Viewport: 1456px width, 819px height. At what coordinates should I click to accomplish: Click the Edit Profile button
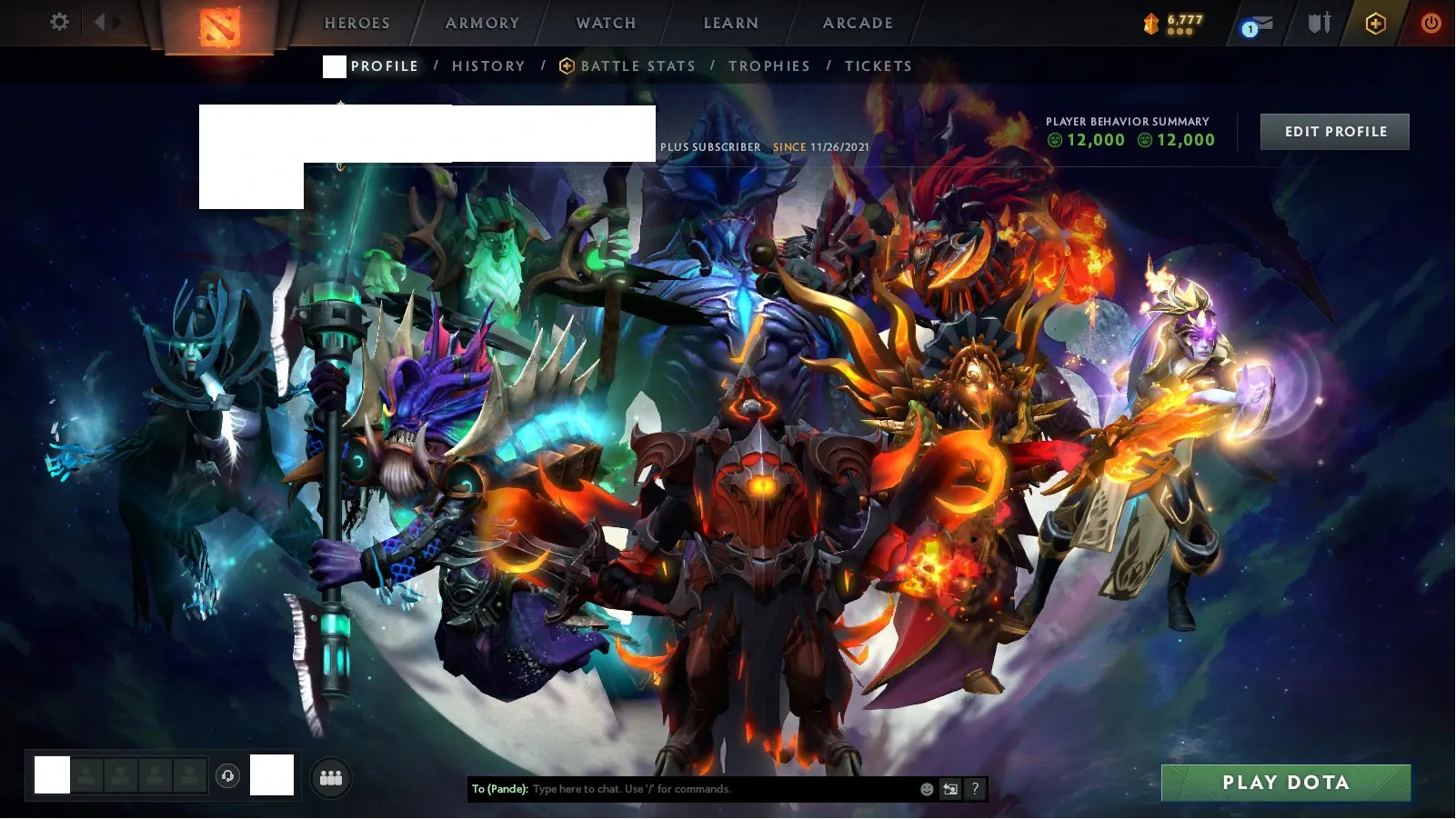tap(1334, 132)
